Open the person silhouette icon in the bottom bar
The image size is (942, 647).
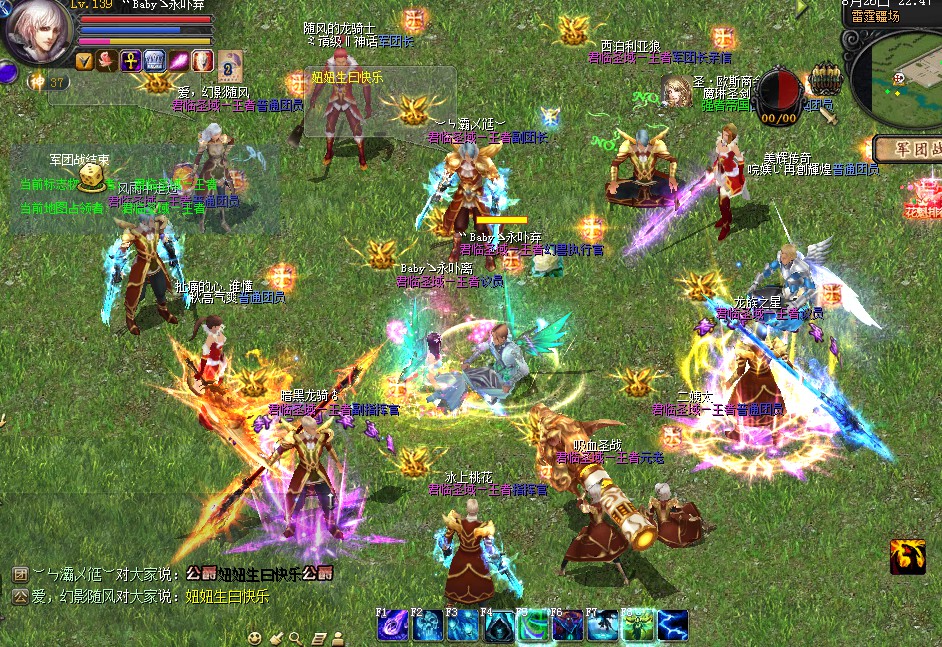[x=340, y=637]
